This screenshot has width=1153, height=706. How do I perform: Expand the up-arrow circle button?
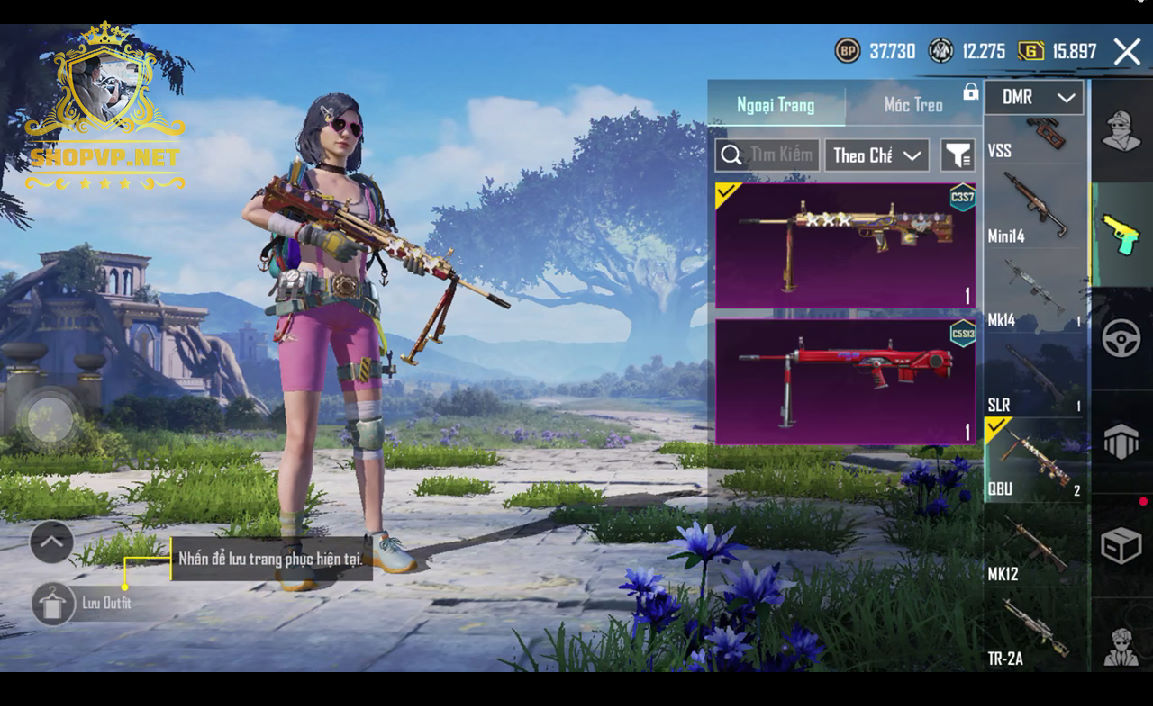52,542
